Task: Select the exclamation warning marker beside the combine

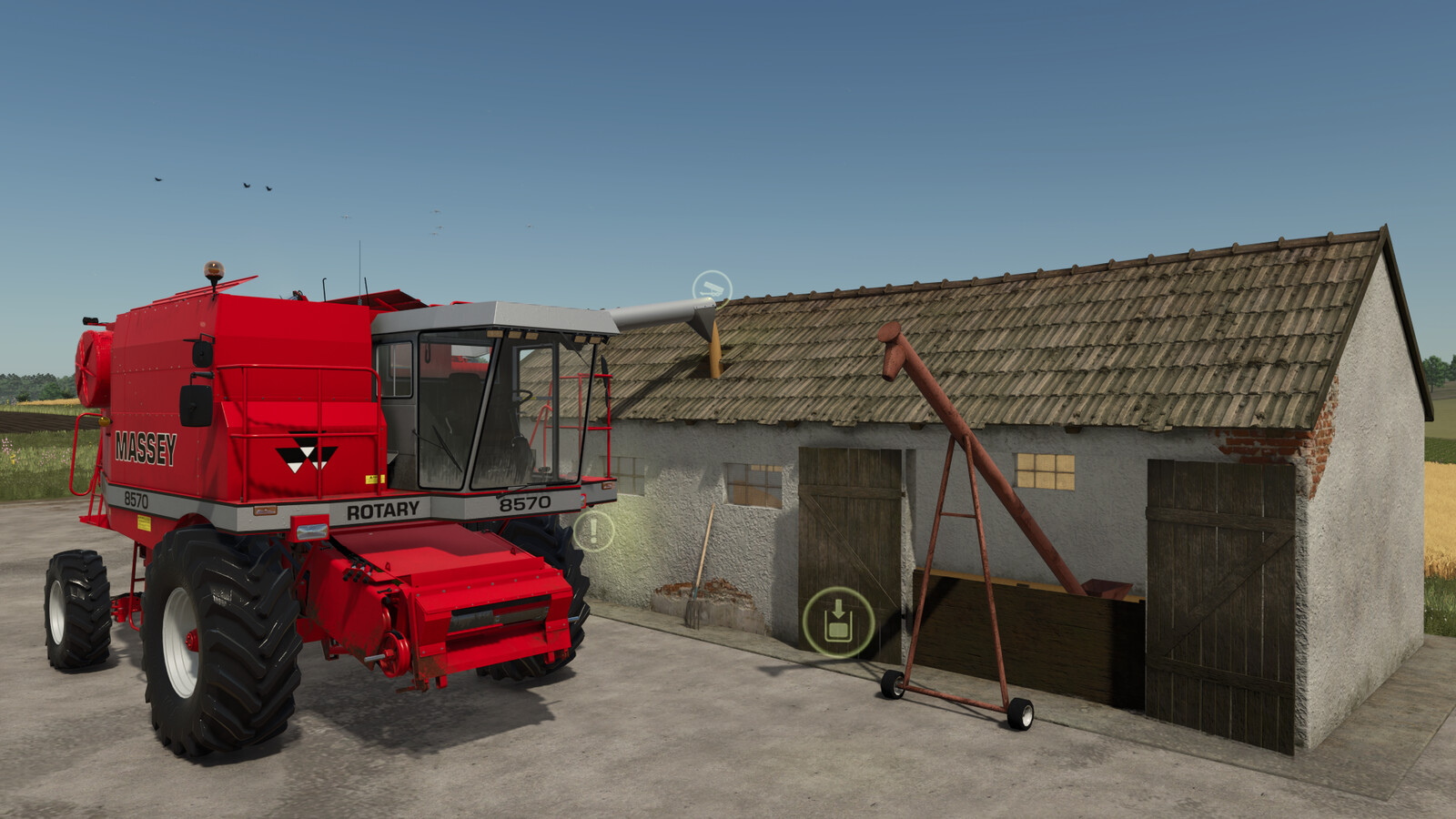Action: click(x=596, y=529)
